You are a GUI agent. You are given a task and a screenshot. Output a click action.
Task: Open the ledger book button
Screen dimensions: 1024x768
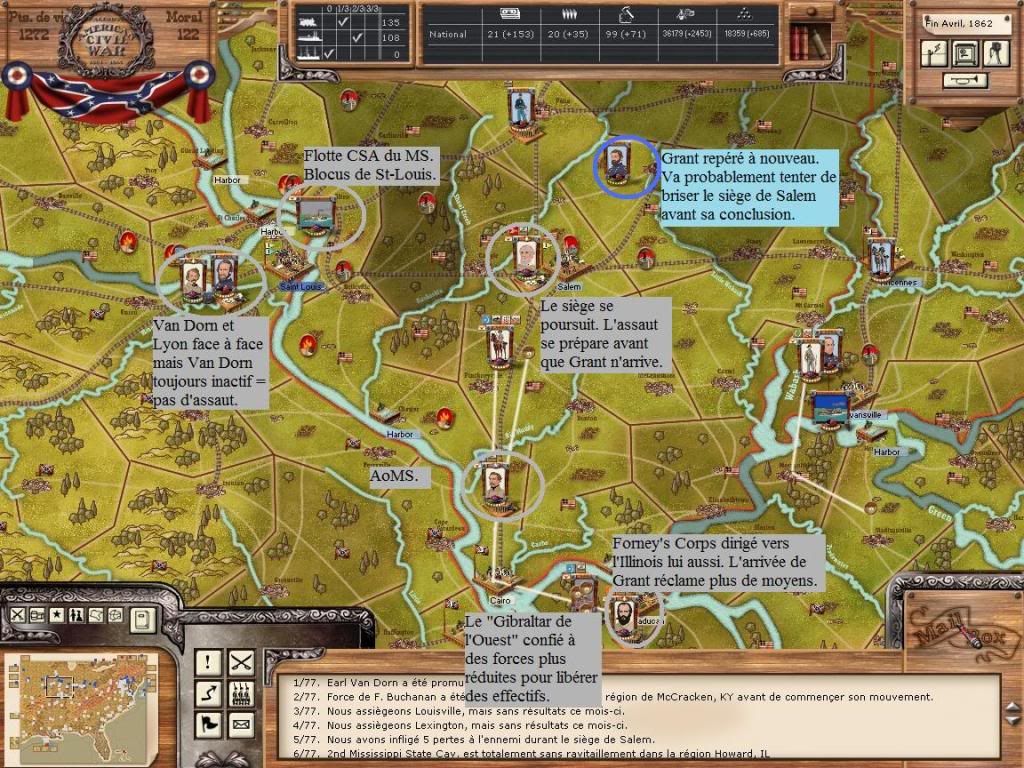point(143,619)
